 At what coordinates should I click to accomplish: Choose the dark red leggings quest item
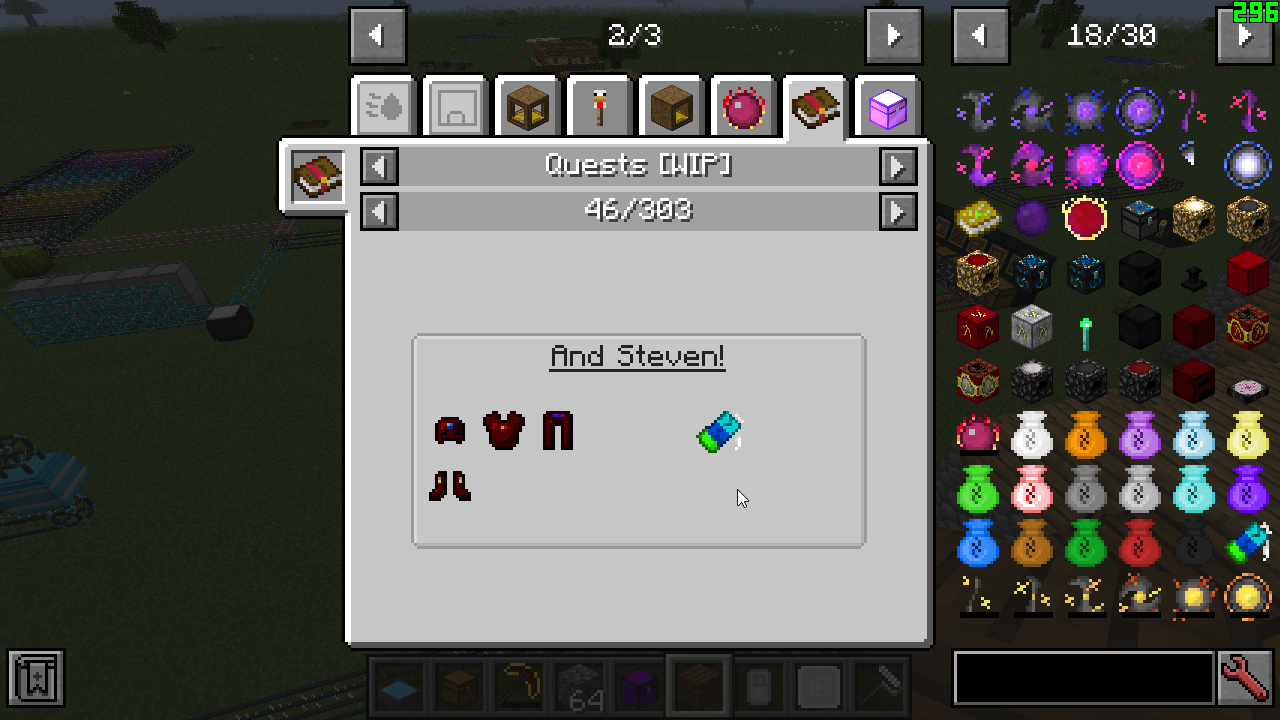(x=558, y=431)
